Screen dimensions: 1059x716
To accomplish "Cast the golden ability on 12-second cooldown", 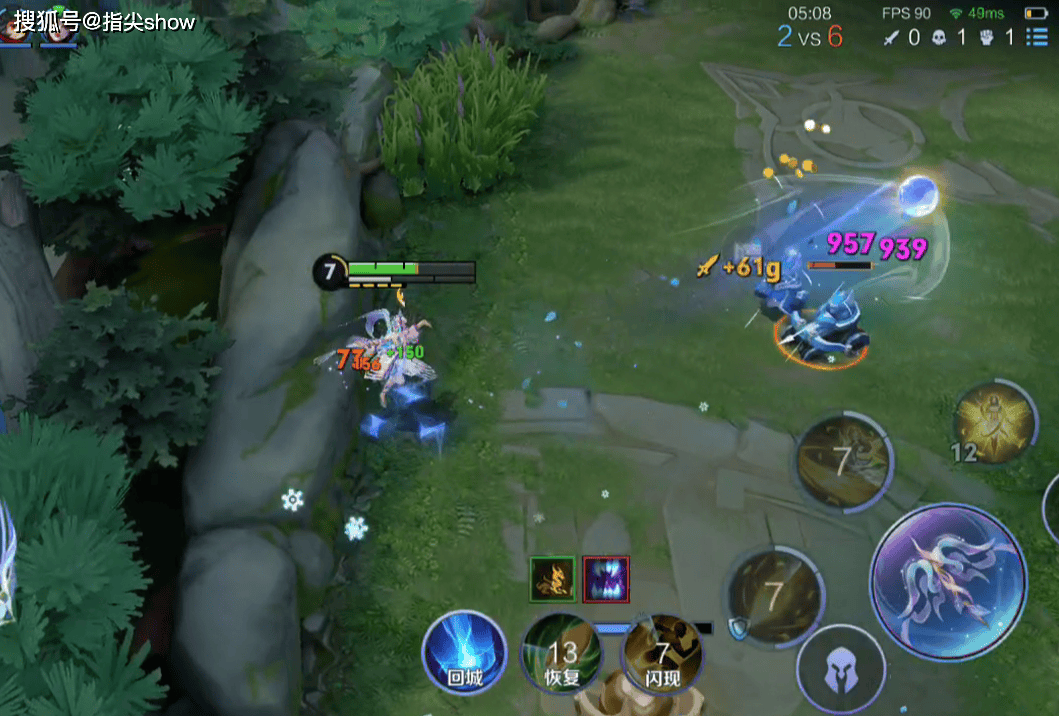I will (994, 421).
